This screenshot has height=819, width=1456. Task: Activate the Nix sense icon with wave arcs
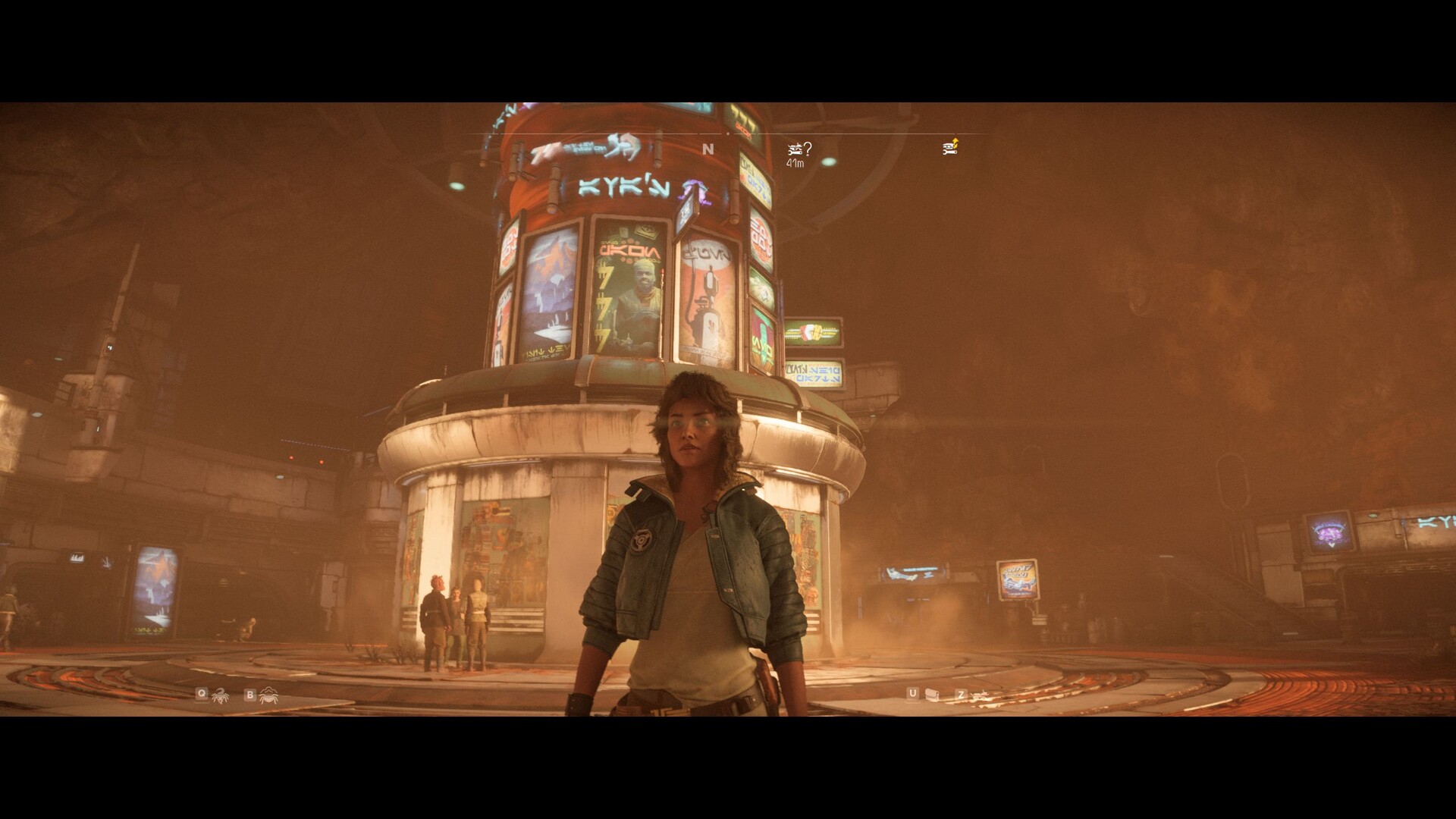268,695
